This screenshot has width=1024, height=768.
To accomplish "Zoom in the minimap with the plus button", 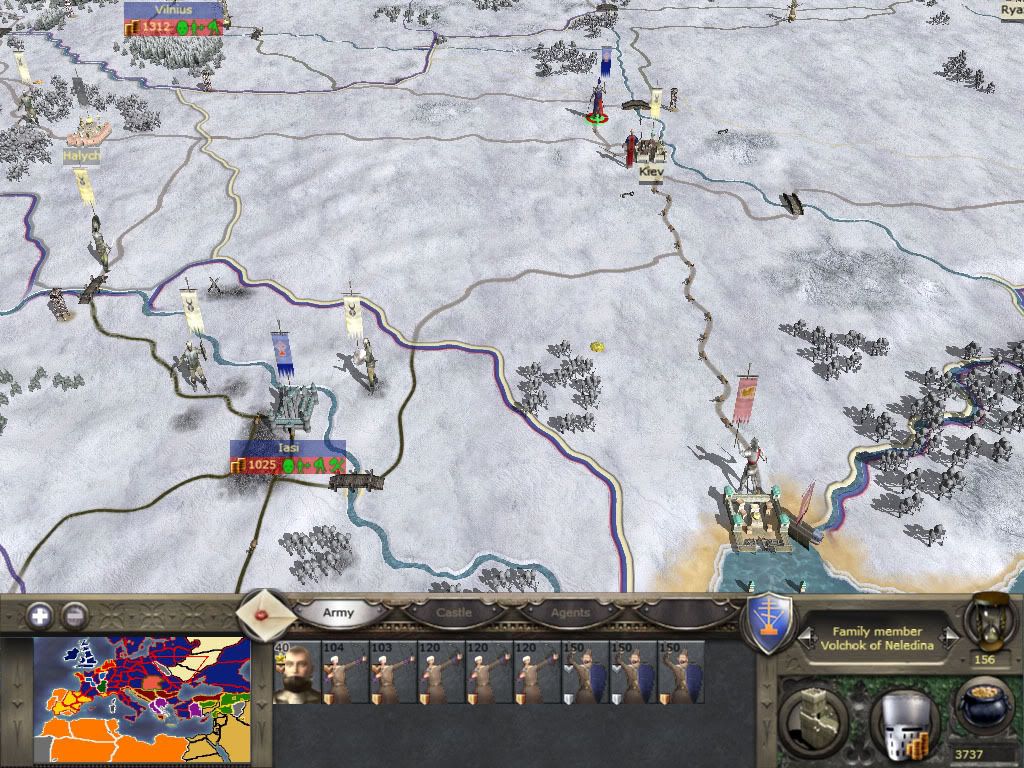I will [x=39, y=614].
